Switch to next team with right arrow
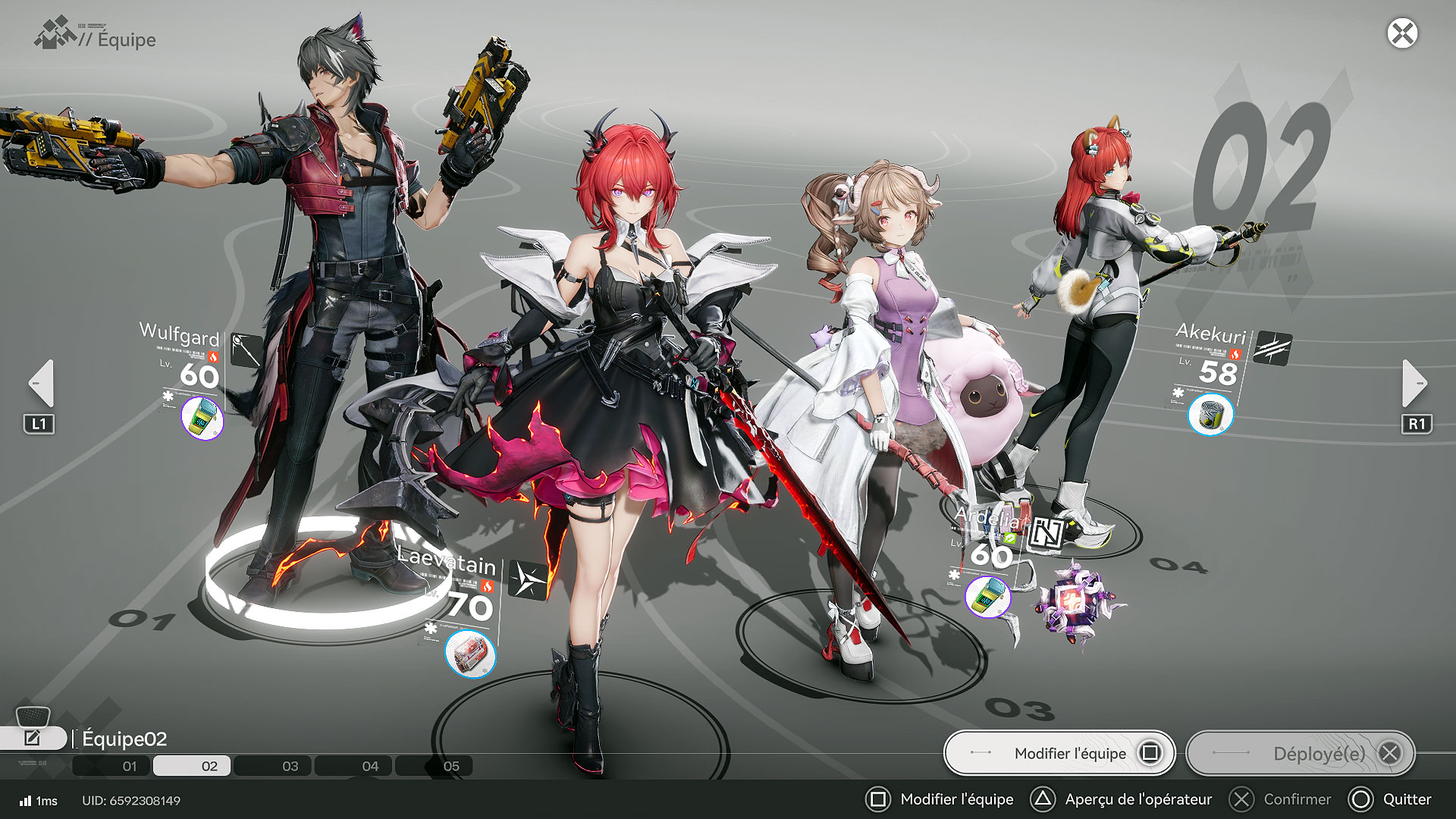 pyautogui.click(x=1414, y=383)
